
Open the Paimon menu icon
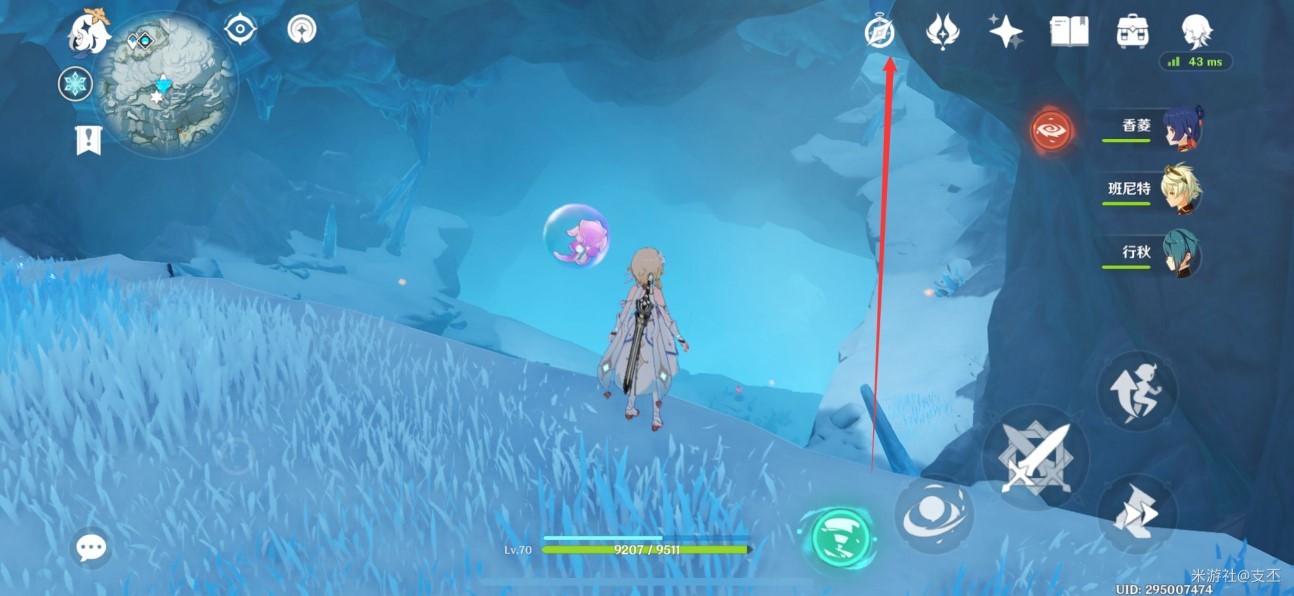(88, 33)
